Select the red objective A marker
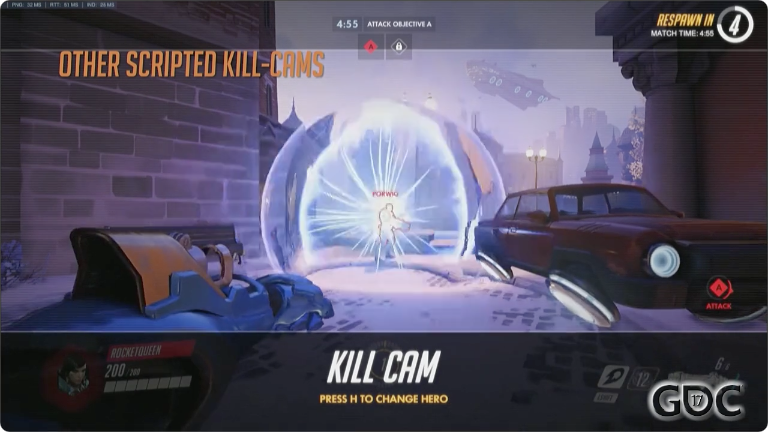 (371, 47)
